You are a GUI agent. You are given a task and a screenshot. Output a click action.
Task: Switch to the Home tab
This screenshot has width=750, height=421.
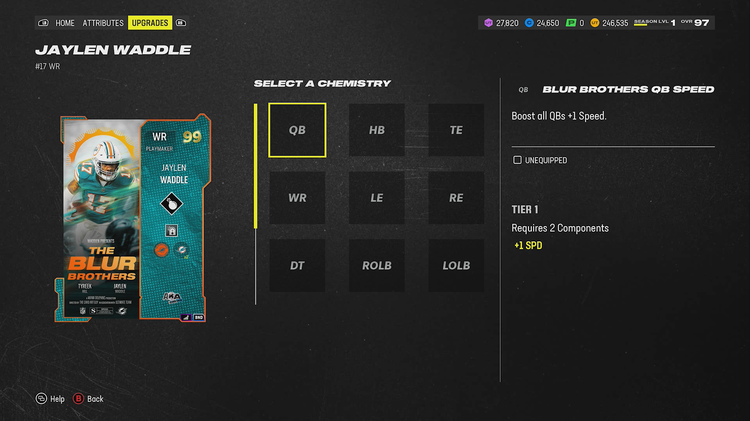click(65, 22)
